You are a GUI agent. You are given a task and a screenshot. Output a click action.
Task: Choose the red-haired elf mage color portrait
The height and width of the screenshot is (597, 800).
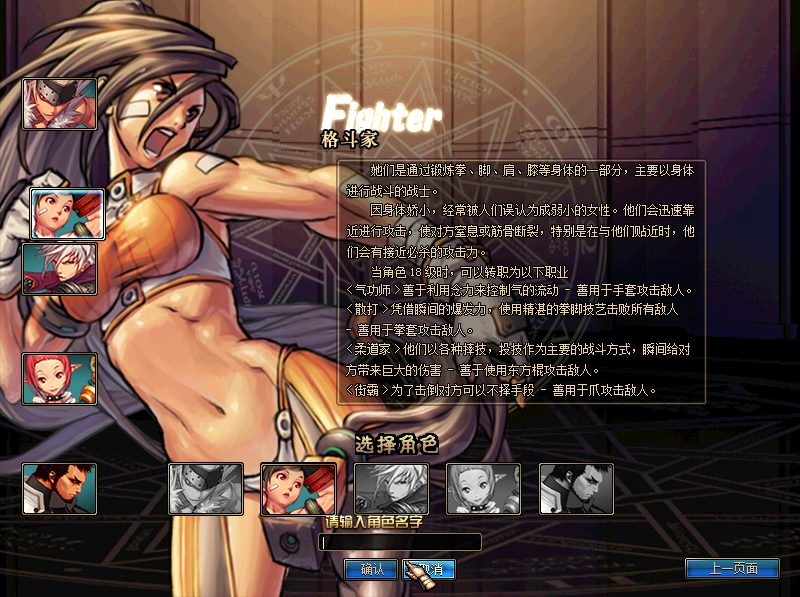click(60, 379)
